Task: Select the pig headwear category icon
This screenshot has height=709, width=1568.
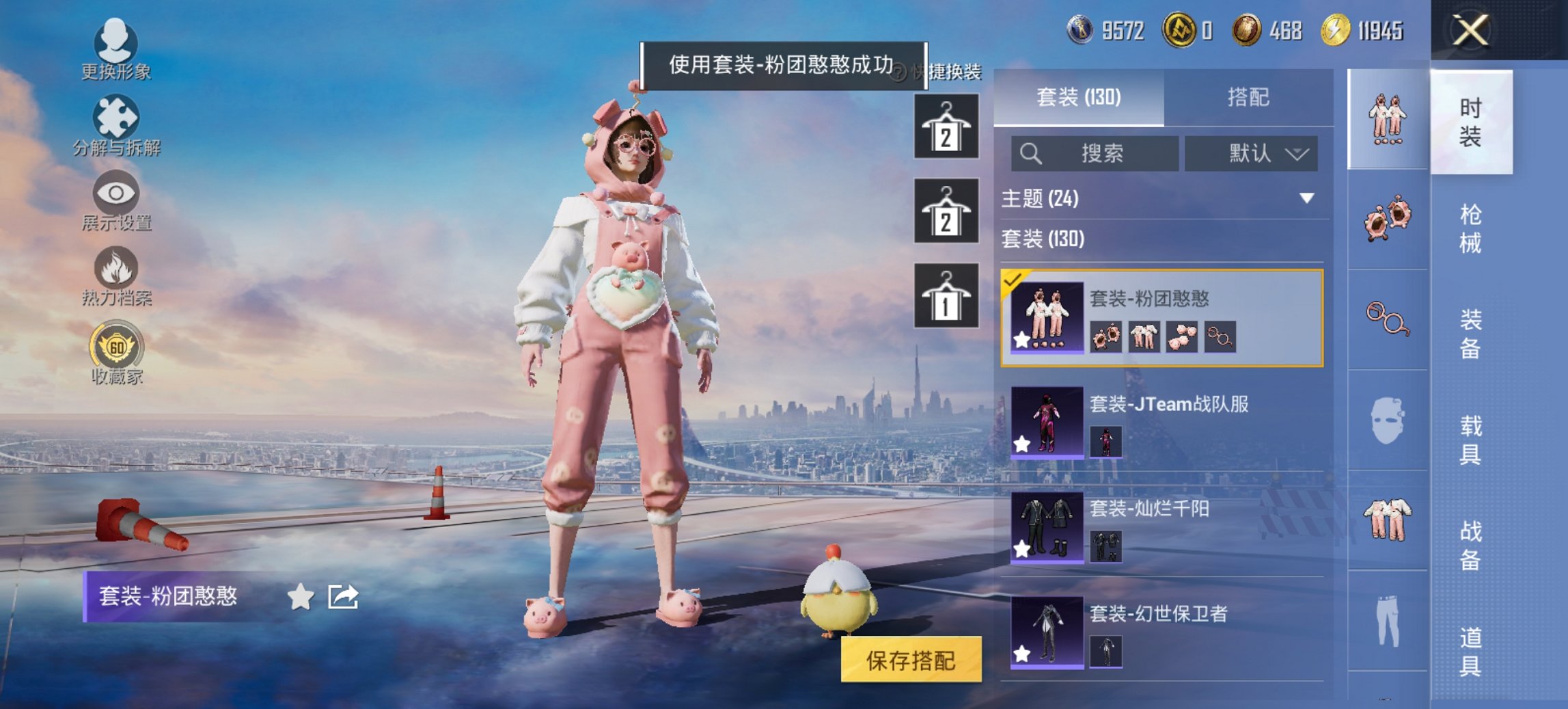Action: point(1386,217)
